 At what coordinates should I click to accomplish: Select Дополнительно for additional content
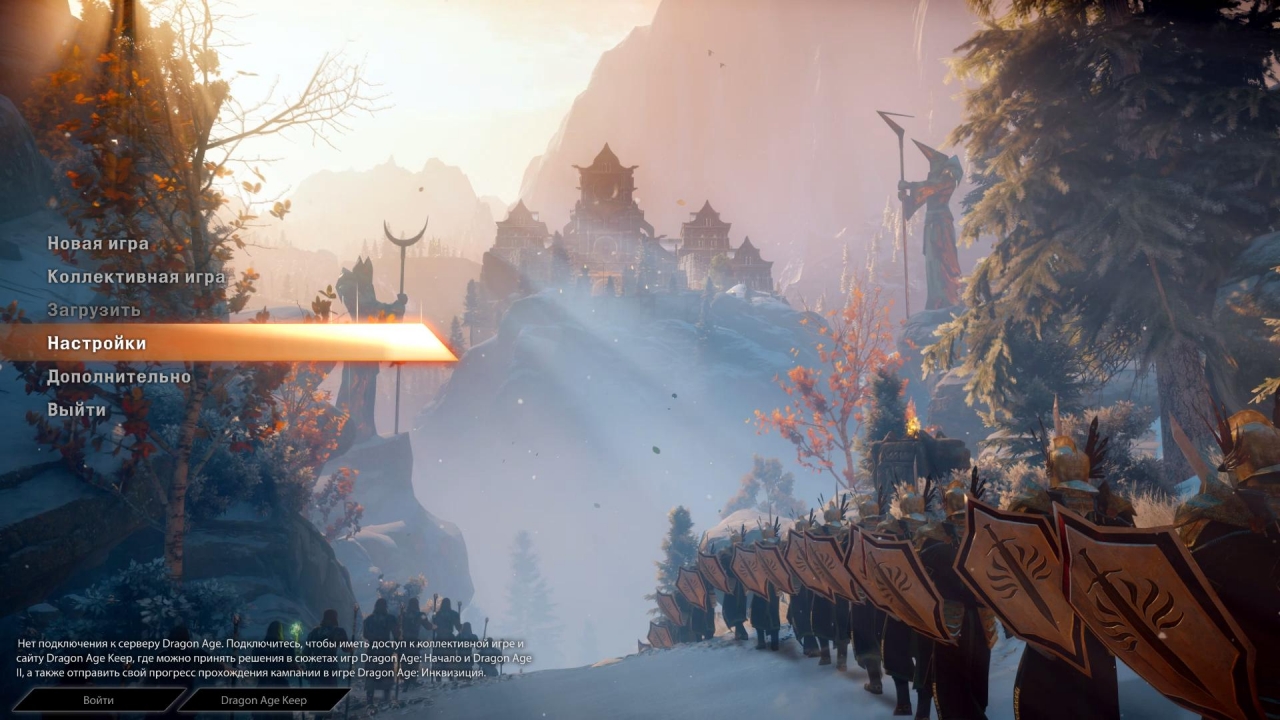117,376
